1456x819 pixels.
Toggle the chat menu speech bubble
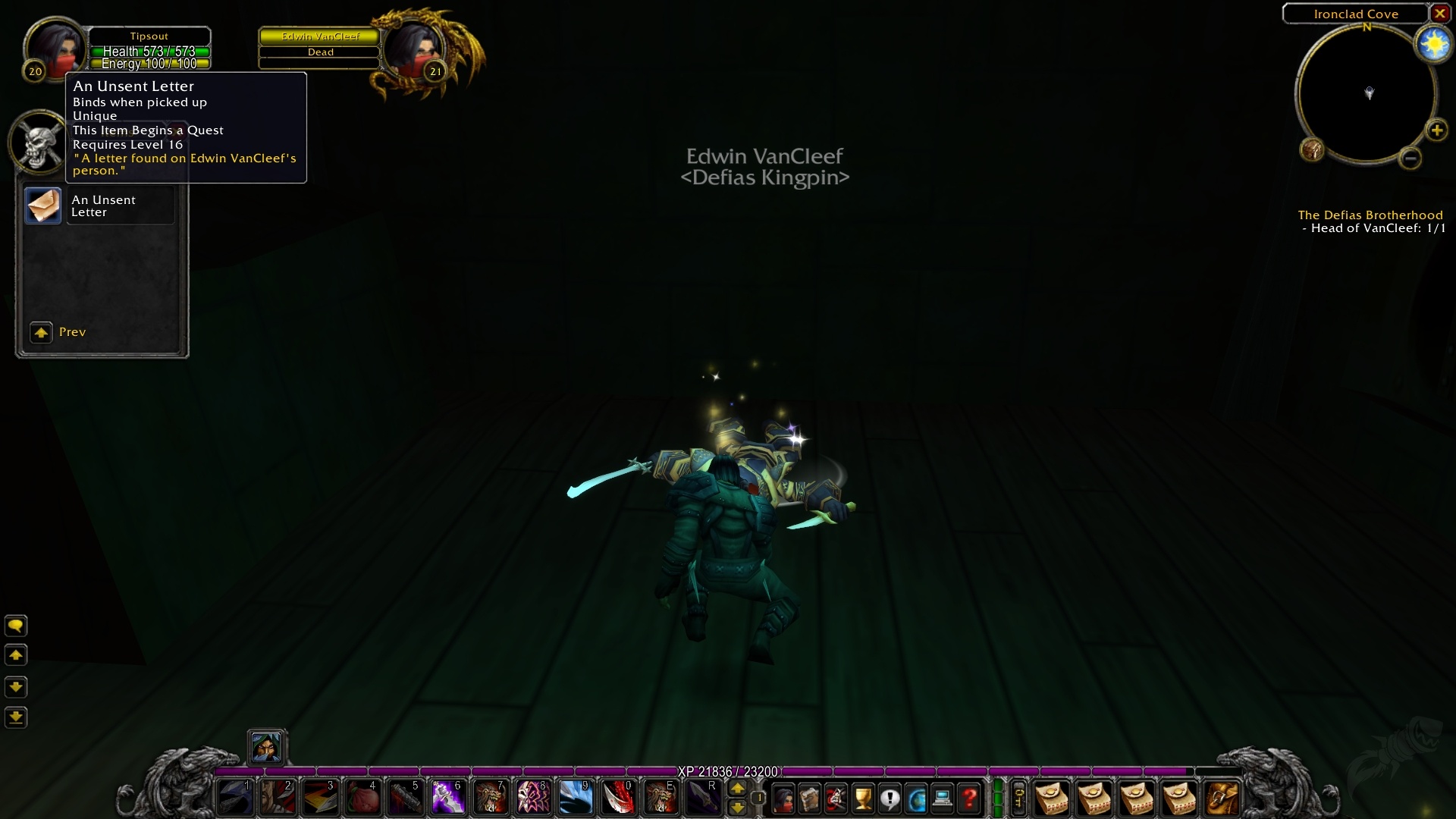[17, 626]
